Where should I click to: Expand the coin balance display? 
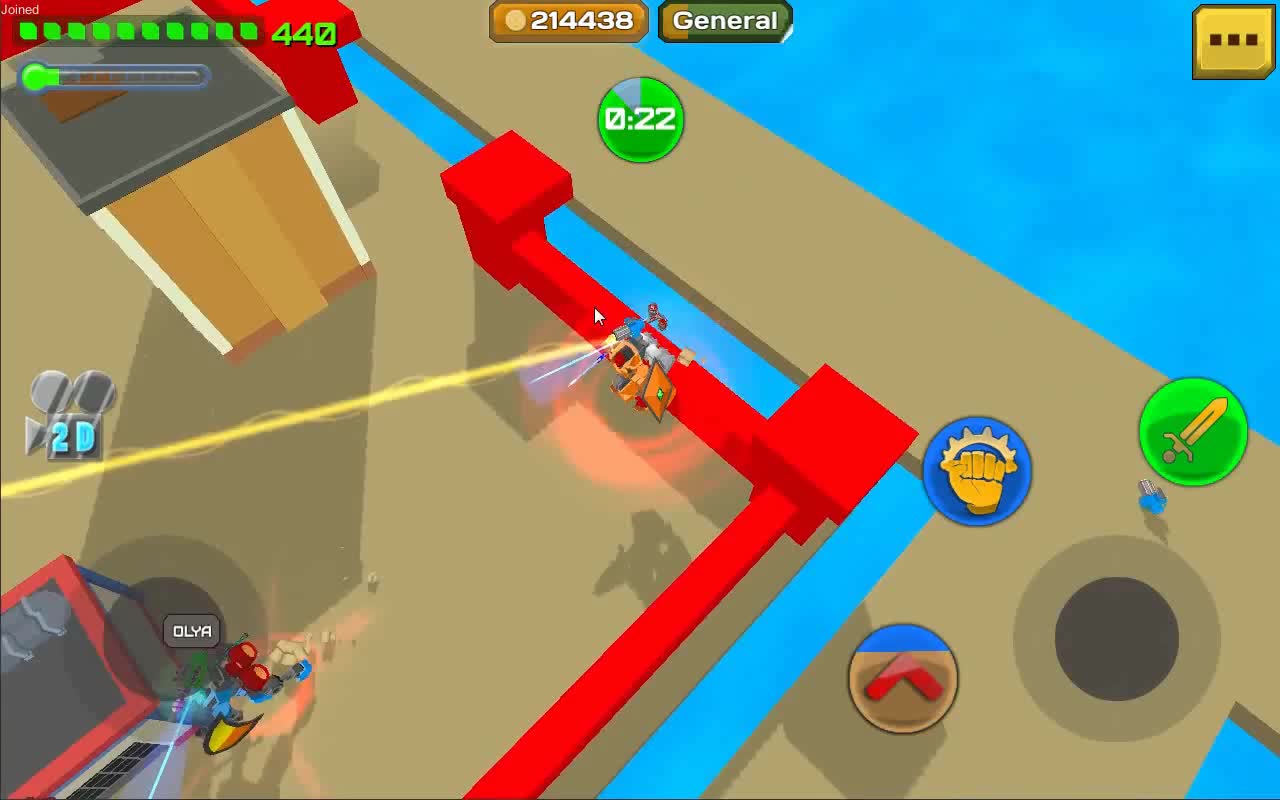(568, 20)
